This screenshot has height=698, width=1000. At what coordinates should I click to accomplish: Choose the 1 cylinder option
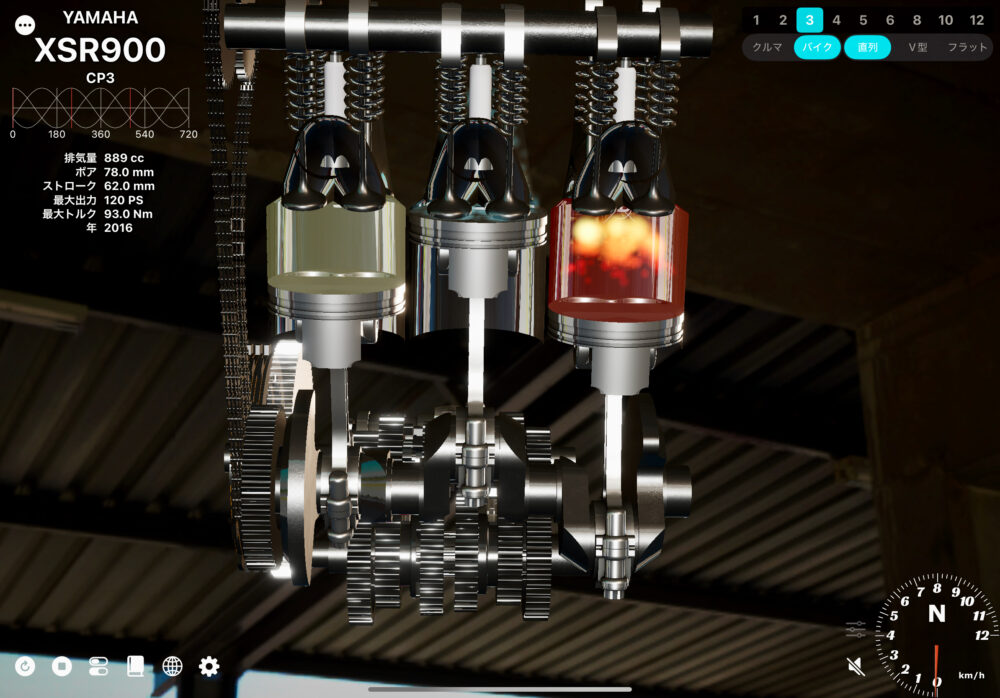tap(756, 20)
